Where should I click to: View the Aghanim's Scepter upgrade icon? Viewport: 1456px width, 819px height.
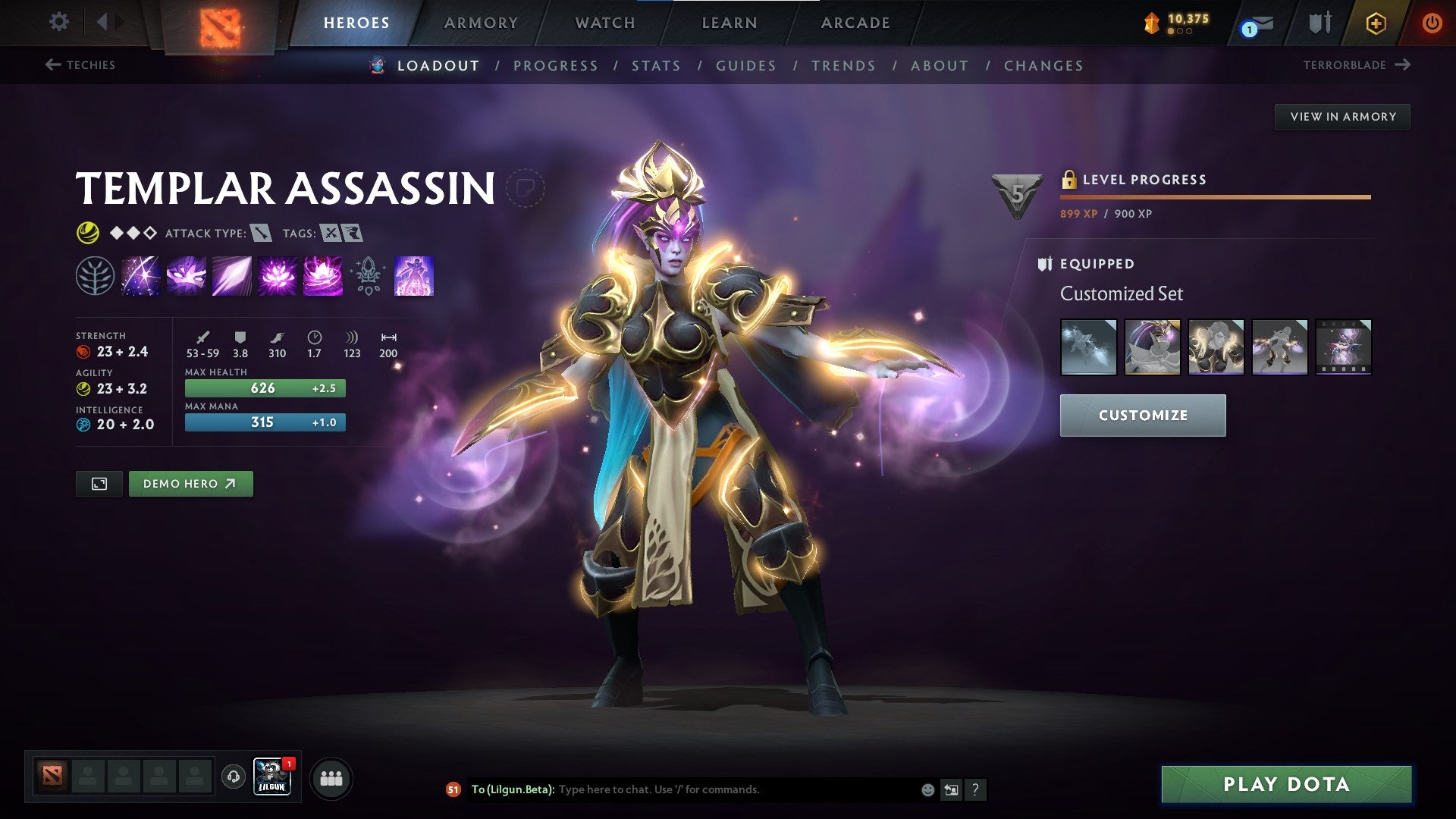pyautogui.click(x=368, y=277)
